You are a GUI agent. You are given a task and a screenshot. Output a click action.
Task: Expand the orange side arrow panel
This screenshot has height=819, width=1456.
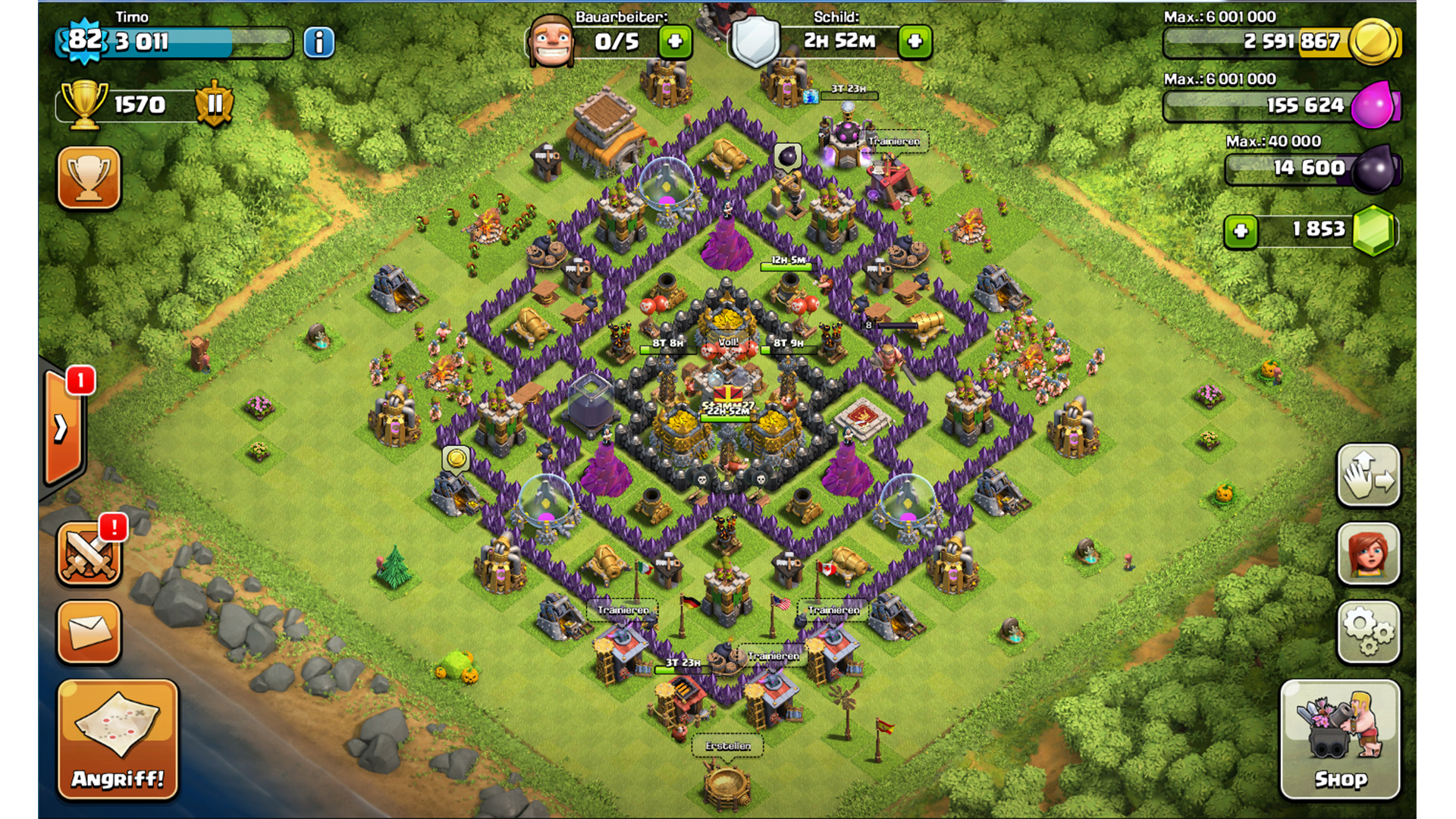click(x=62, y=428)
